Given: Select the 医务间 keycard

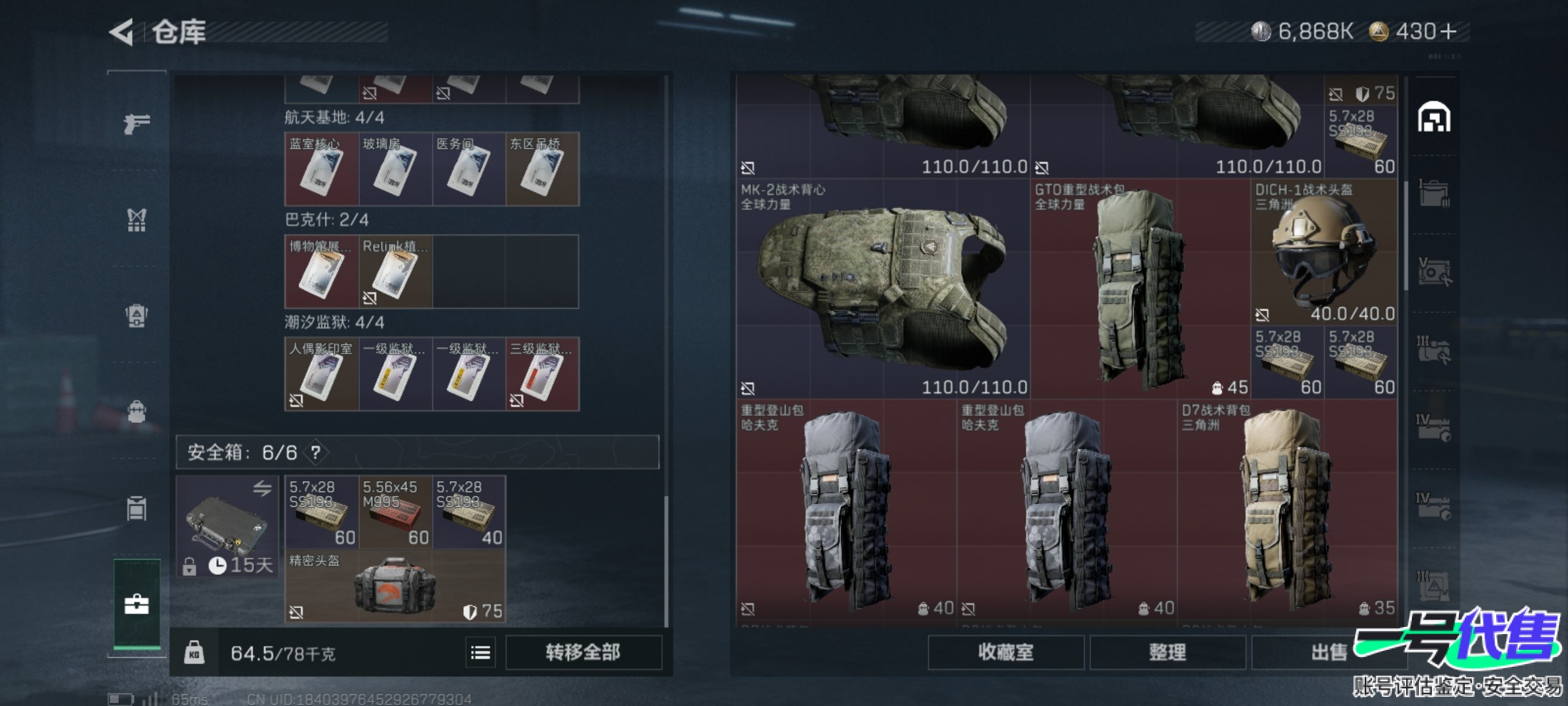Looking at the screenshot, I should 468,169.
